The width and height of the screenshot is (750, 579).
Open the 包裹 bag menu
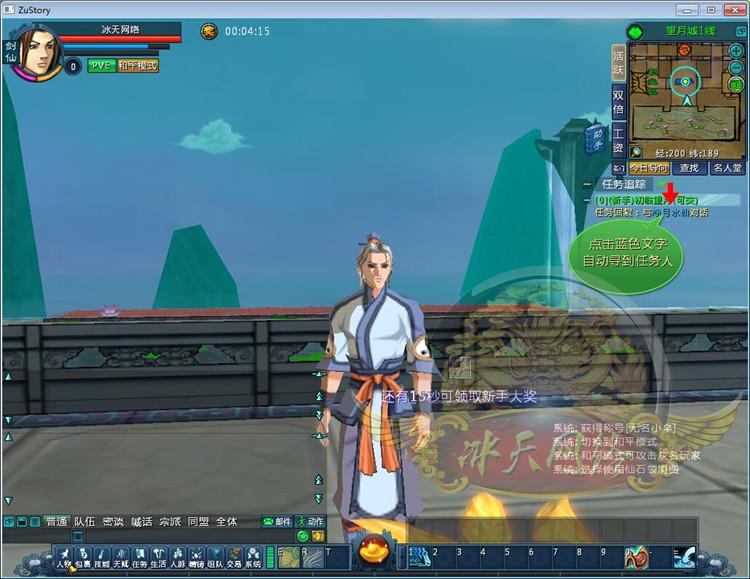[x=83, y=556]
